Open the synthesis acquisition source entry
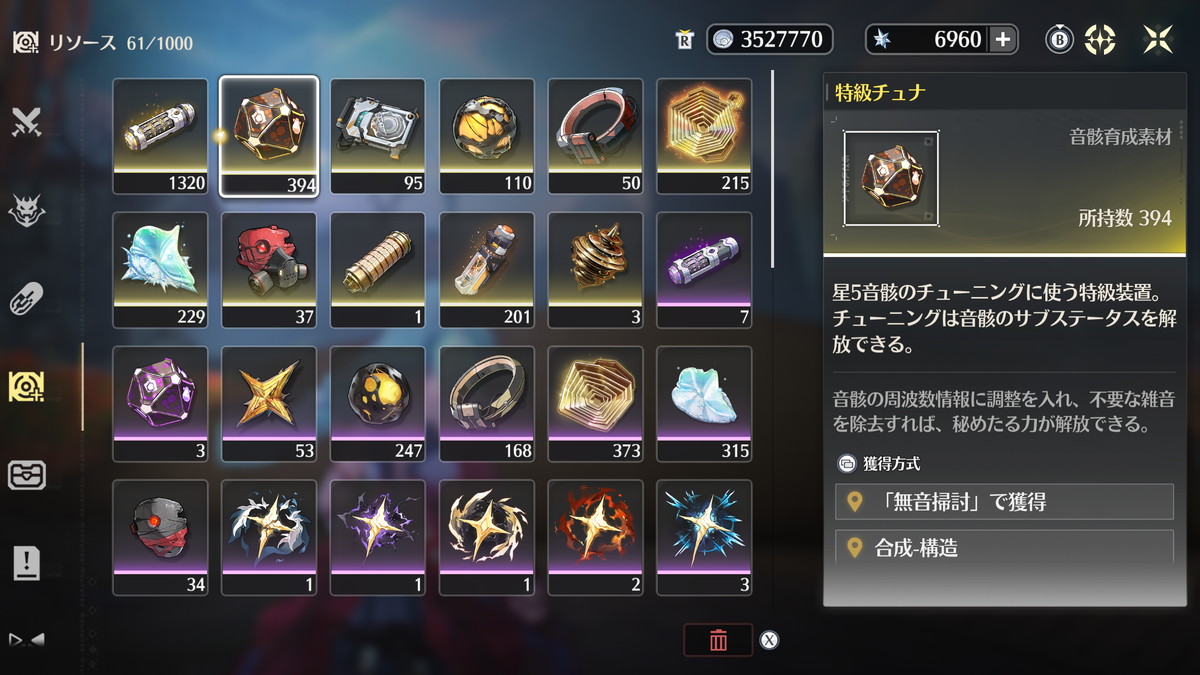This screenshot has width=1200, height=675. click(x=1004, y=548)
